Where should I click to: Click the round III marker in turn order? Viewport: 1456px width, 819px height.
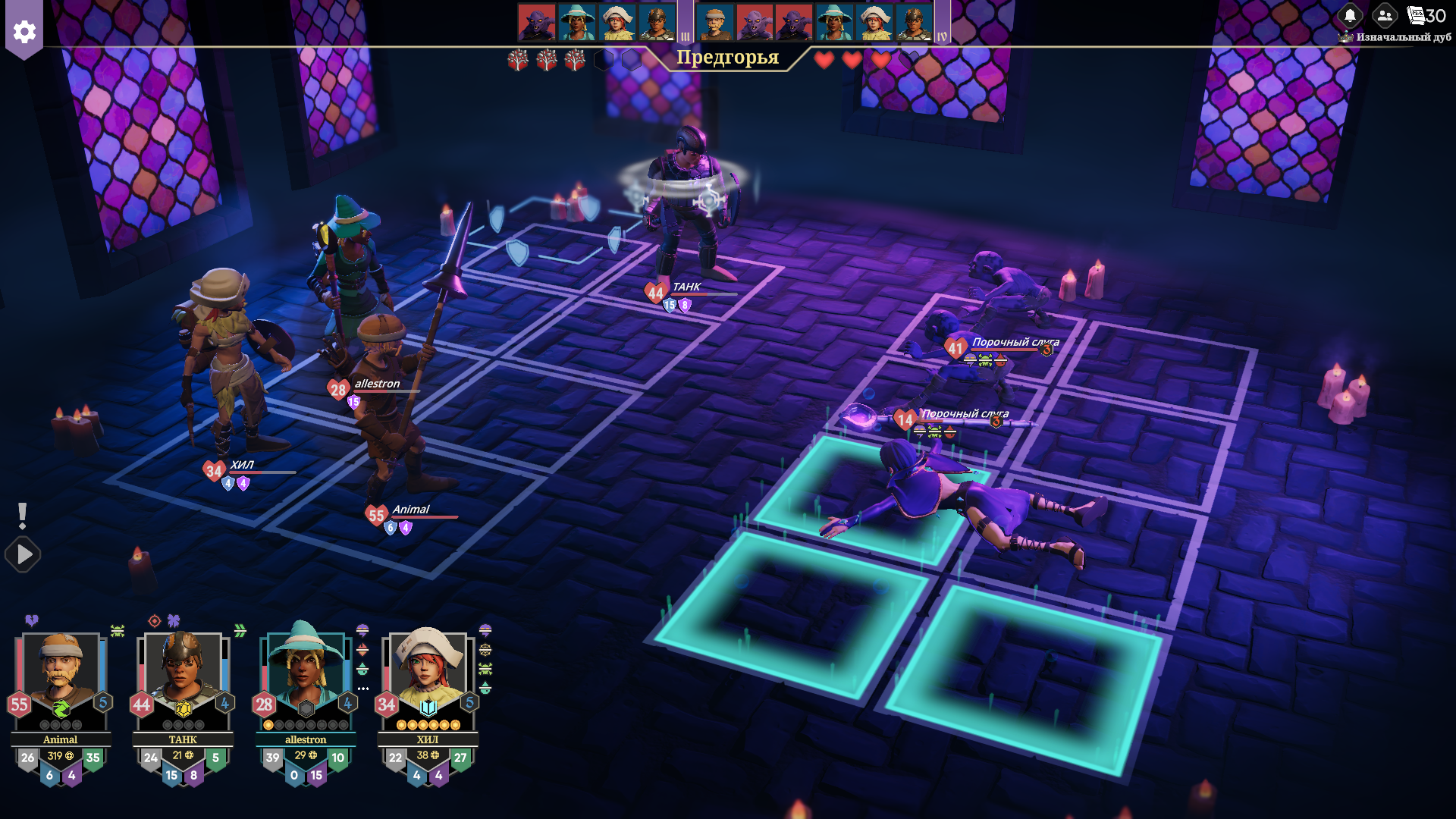tap(686, 36)
